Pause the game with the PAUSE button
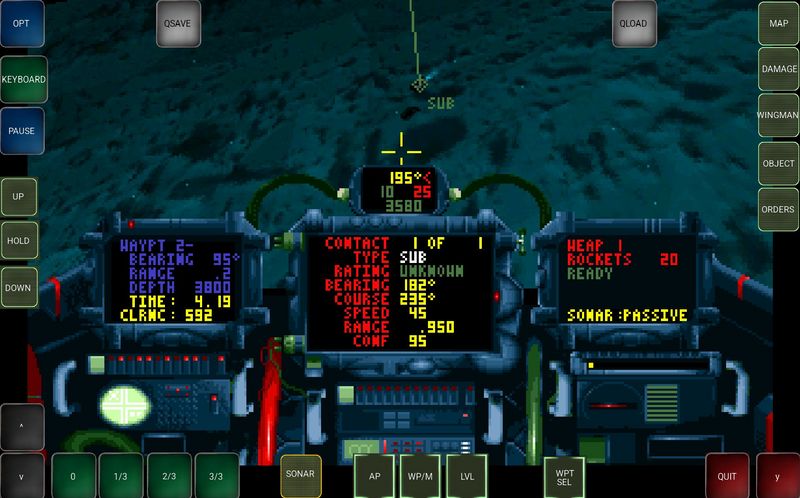 tap(22, 131)
